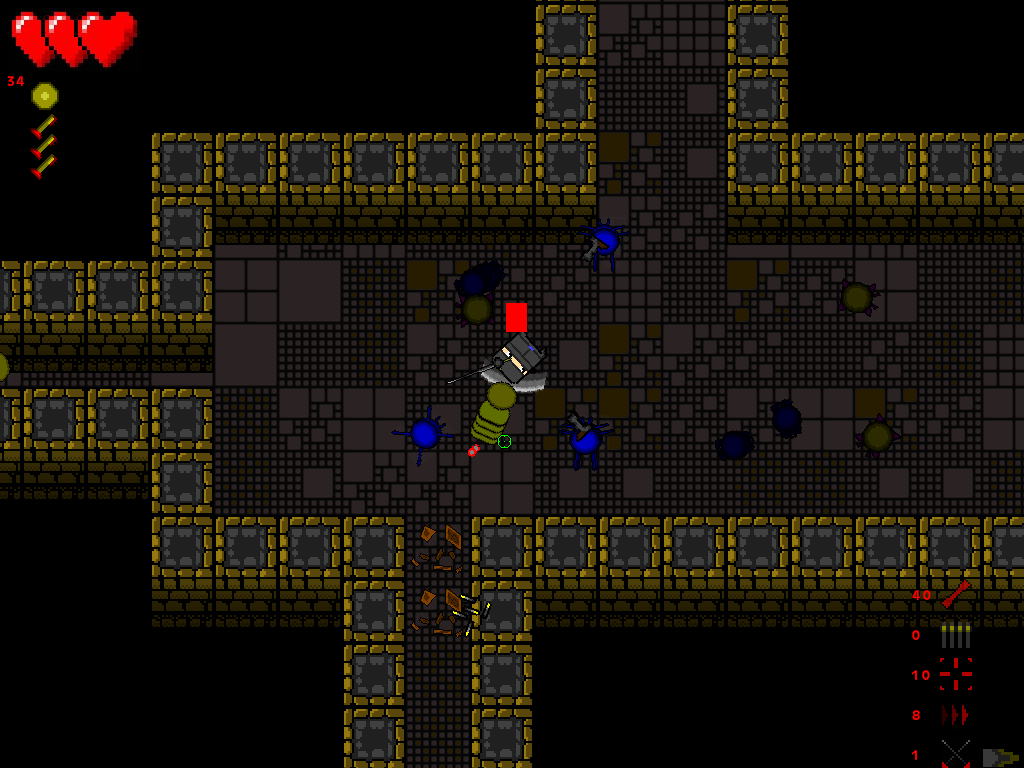Select the crossed arrows weapon icon
1024x768 pixels.
955,754
